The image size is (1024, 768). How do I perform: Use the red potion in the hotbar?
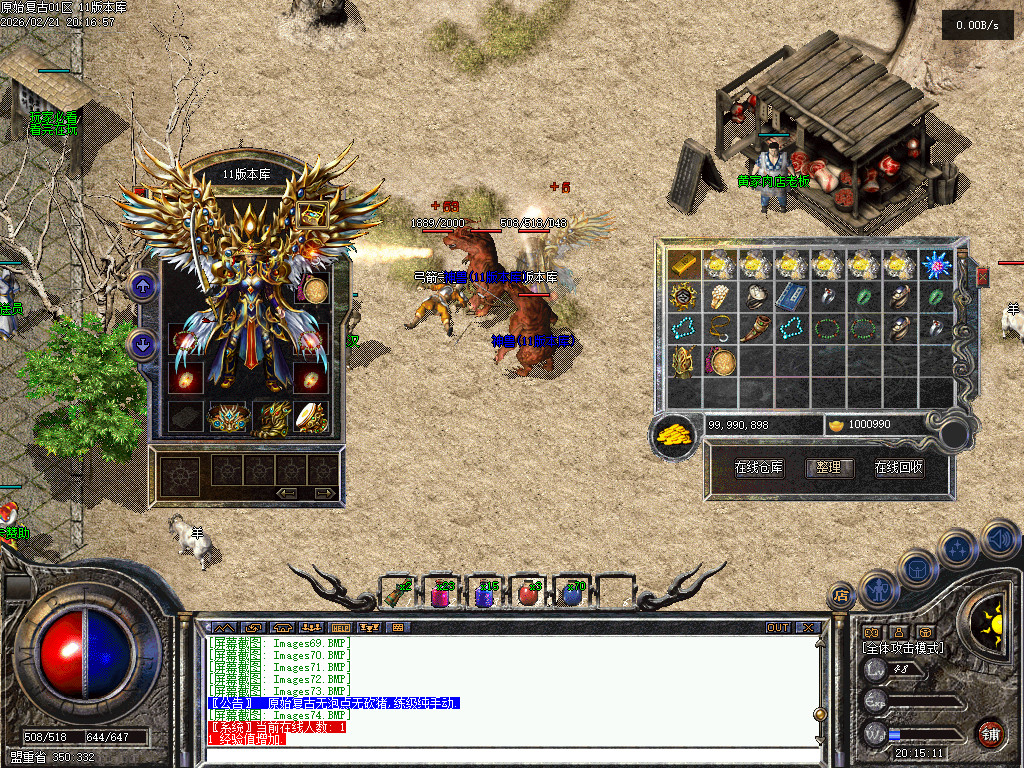[x=529, y=594]
